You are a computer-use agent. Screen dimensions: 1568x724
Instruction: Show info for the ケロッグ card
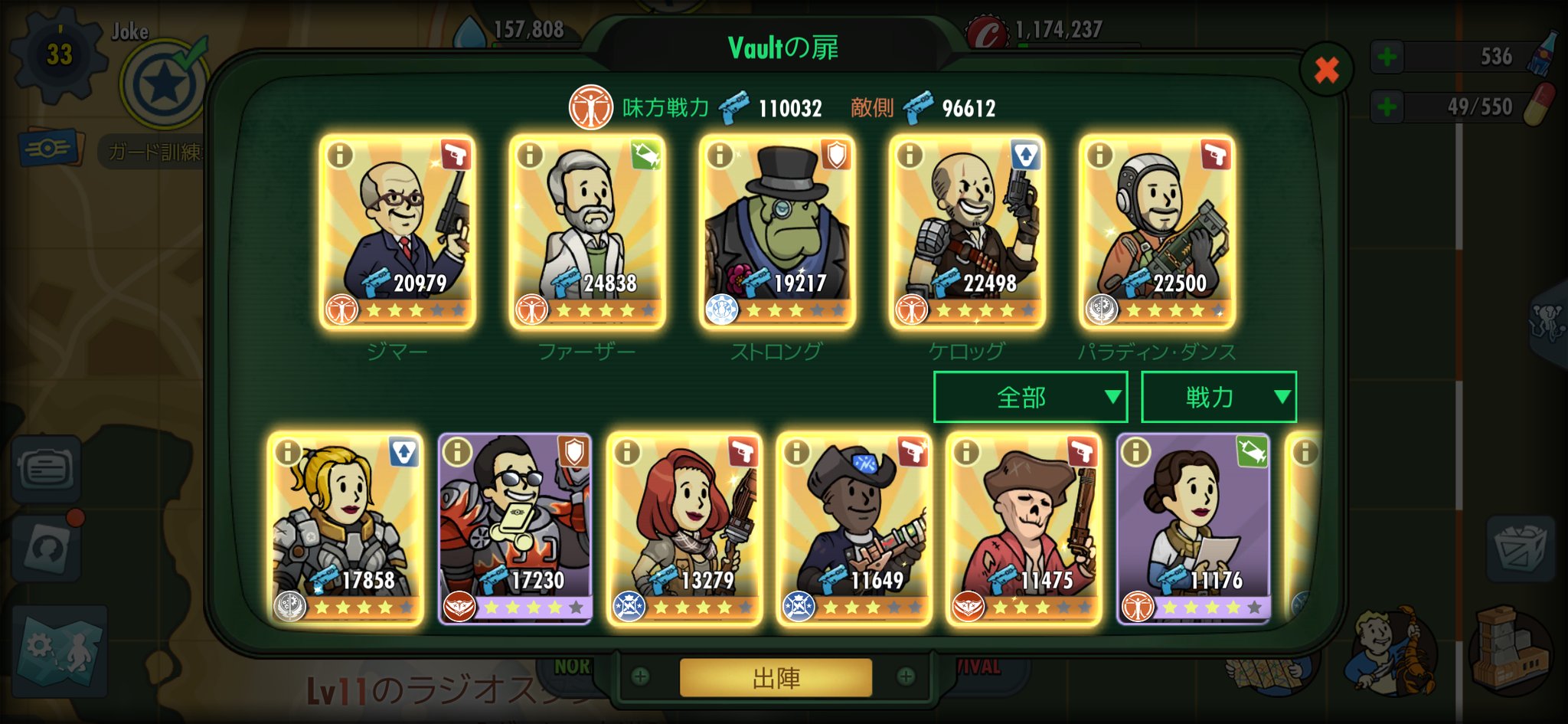coord(910,156)
